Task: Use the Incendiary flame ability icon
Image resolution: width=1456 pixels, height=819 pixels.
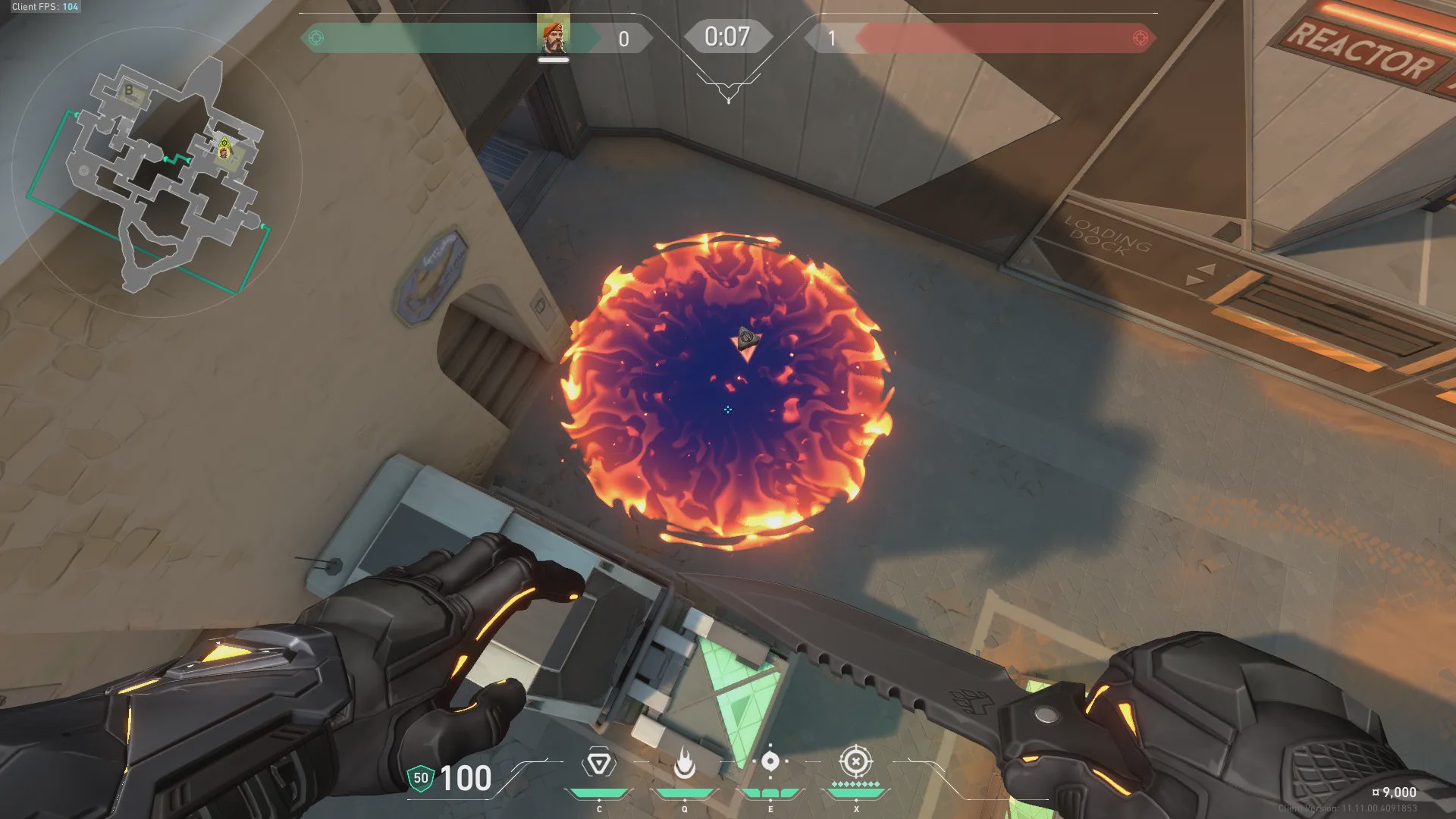Action: pos(685,763)
